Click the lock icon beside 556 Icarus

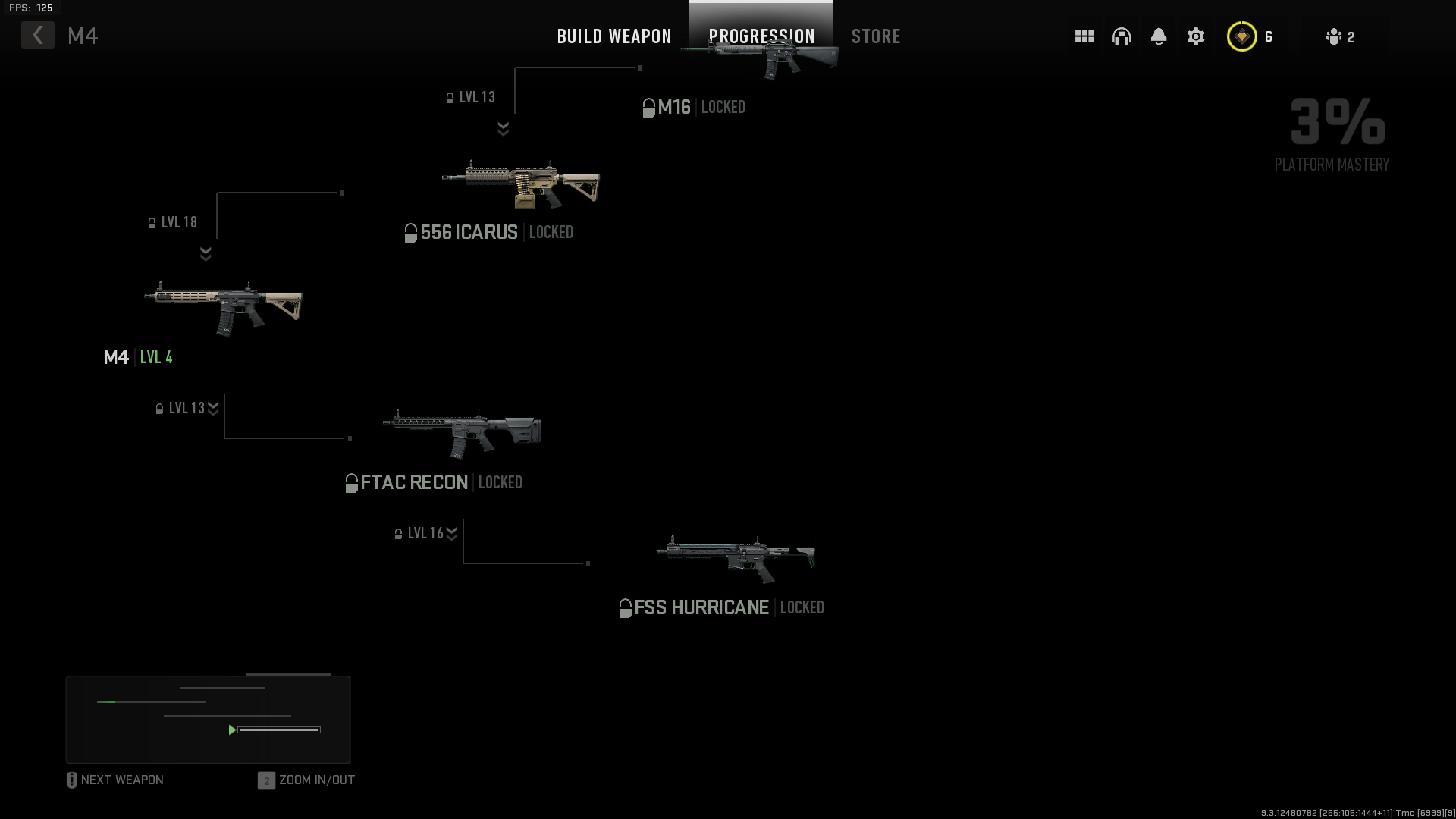coord(410,232)
